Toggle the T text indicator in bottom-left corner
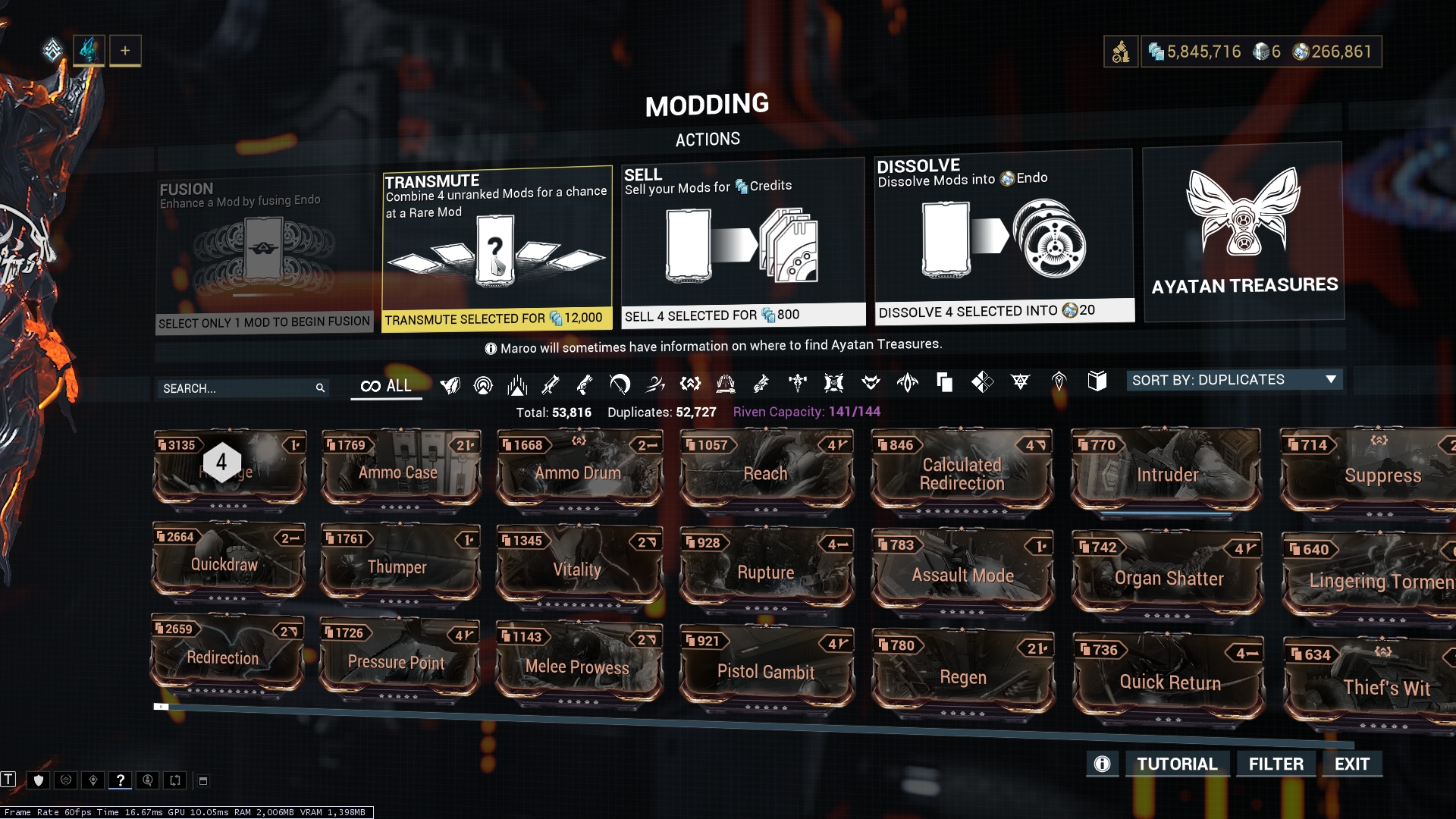Viewport: 1456px width, 819px height. coord(10,781)
